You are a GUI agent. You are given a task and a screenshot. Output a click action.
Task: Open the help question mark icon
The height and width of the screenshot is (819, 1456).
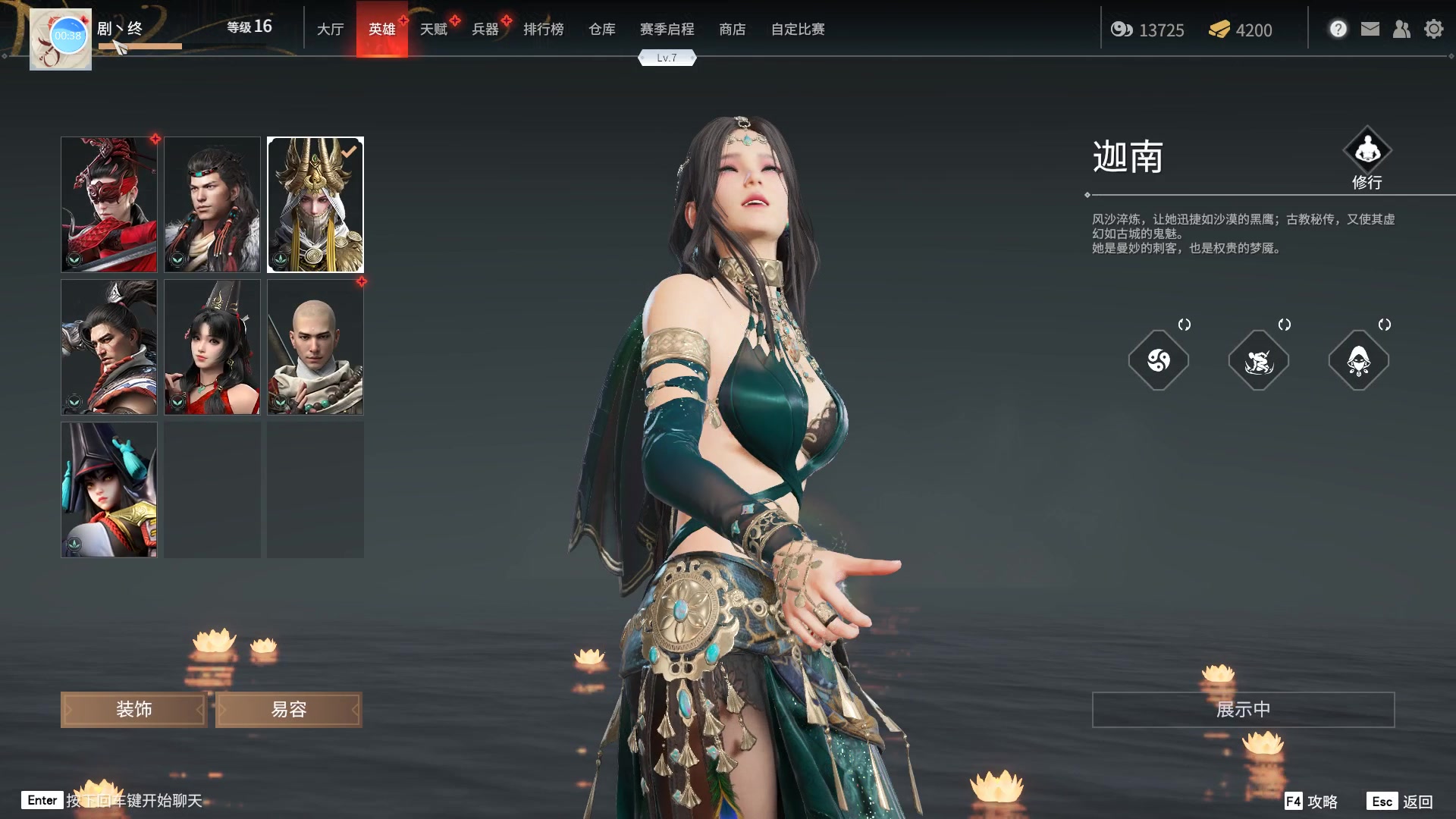[x=1338, y=28]
